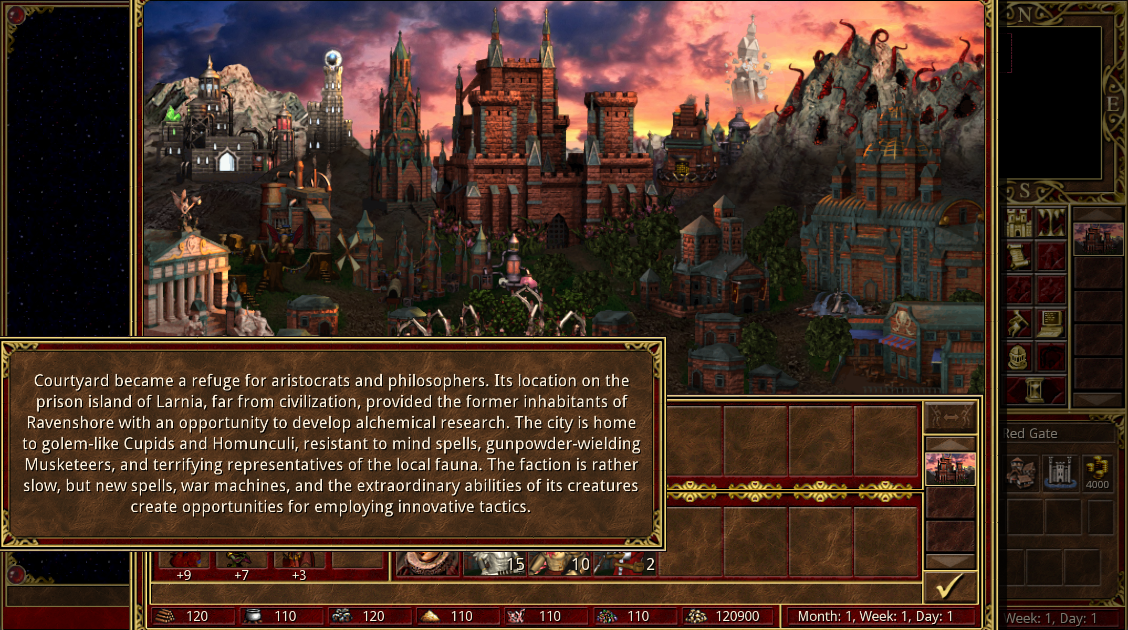The width and height of the screenshot is (1128, 630).
Task: Inspect the creature with +7 growth
Action: coord(241,561)
